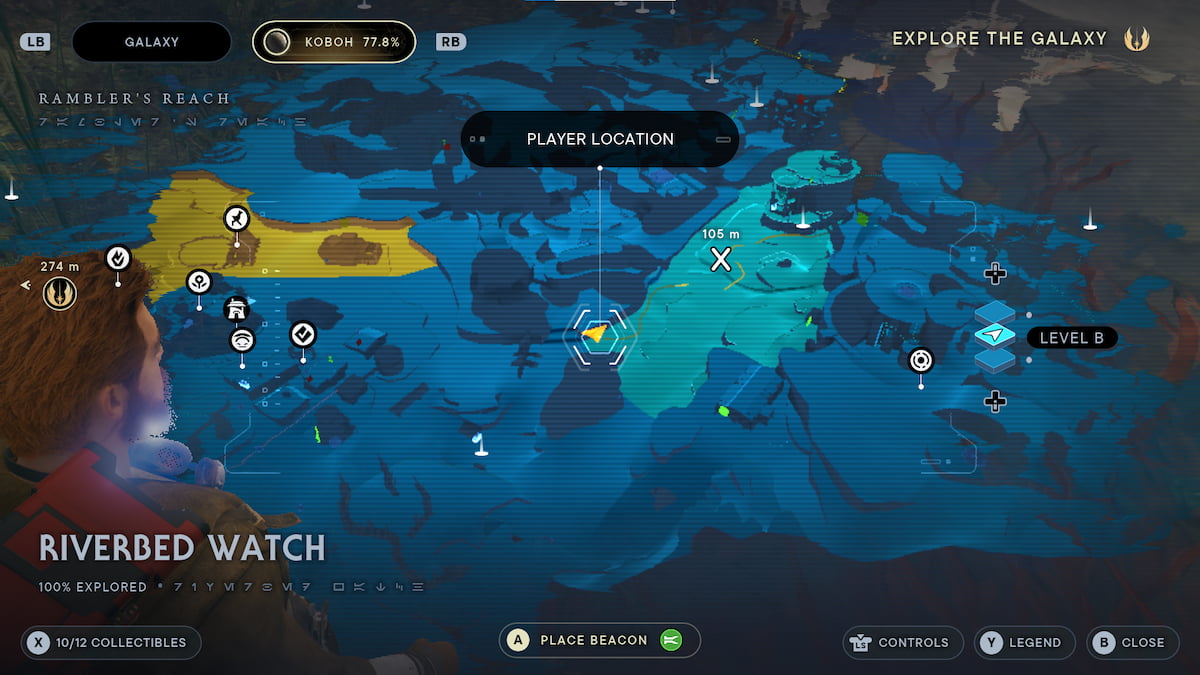
Task: Select the flame checkmark marker near hair
Action: [x=118, y=258]
